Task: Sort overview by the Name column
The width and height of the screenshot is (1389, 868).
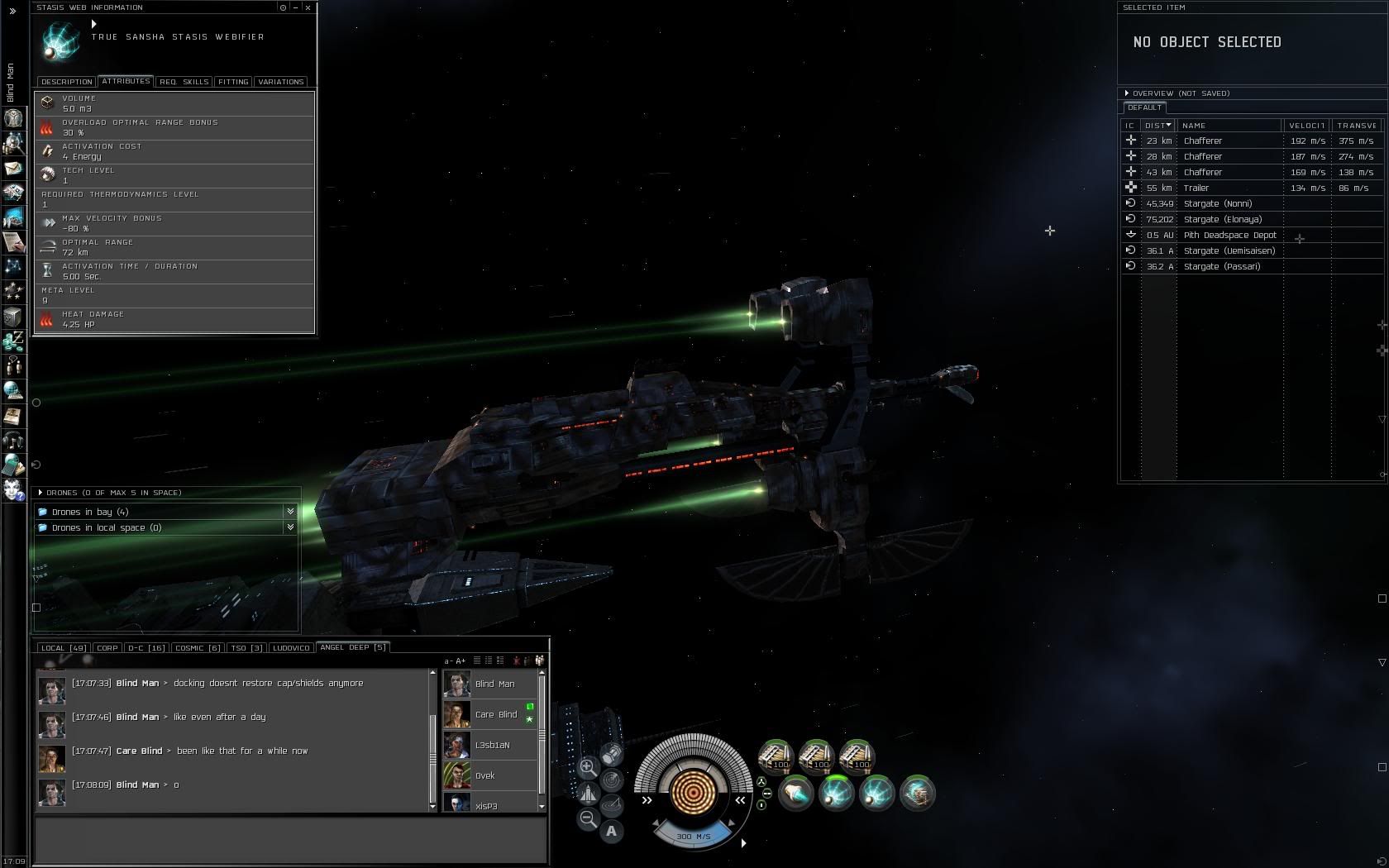Action: (1229, 126)
